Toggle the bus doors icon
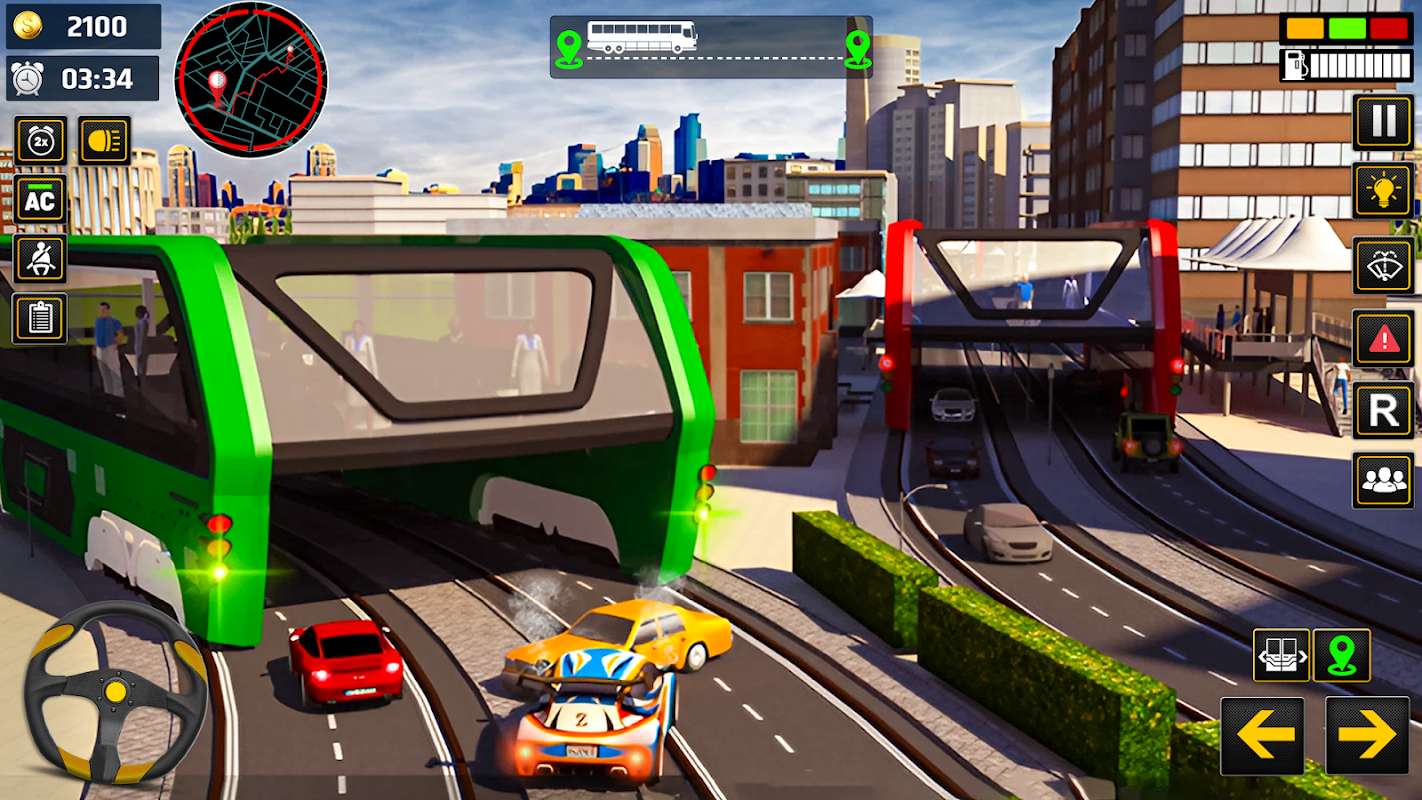Image resolution: width=1422 pixels, height=800 pixels. 1281,656
